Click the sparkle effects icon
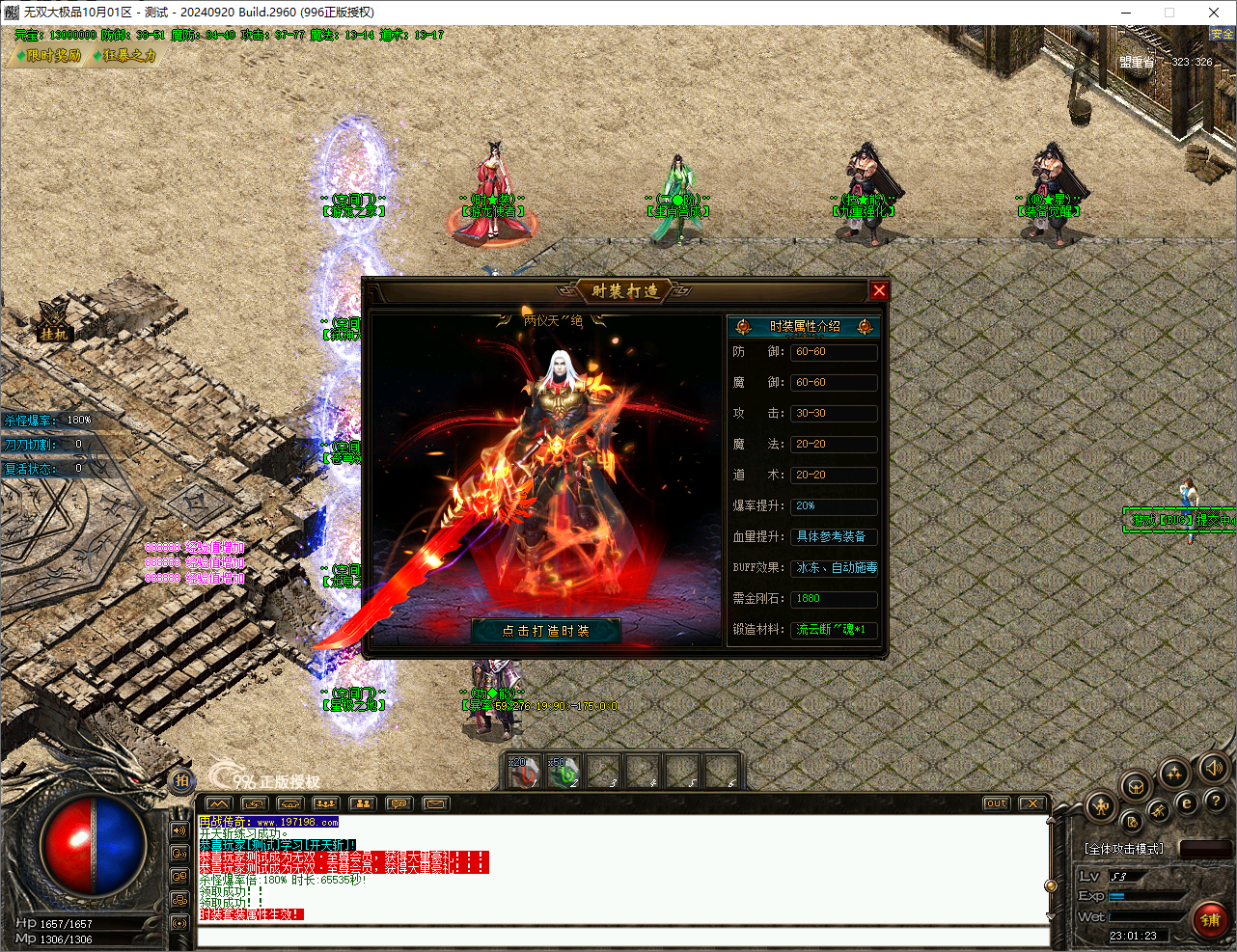1237x952 pixels. point(1173,773)
